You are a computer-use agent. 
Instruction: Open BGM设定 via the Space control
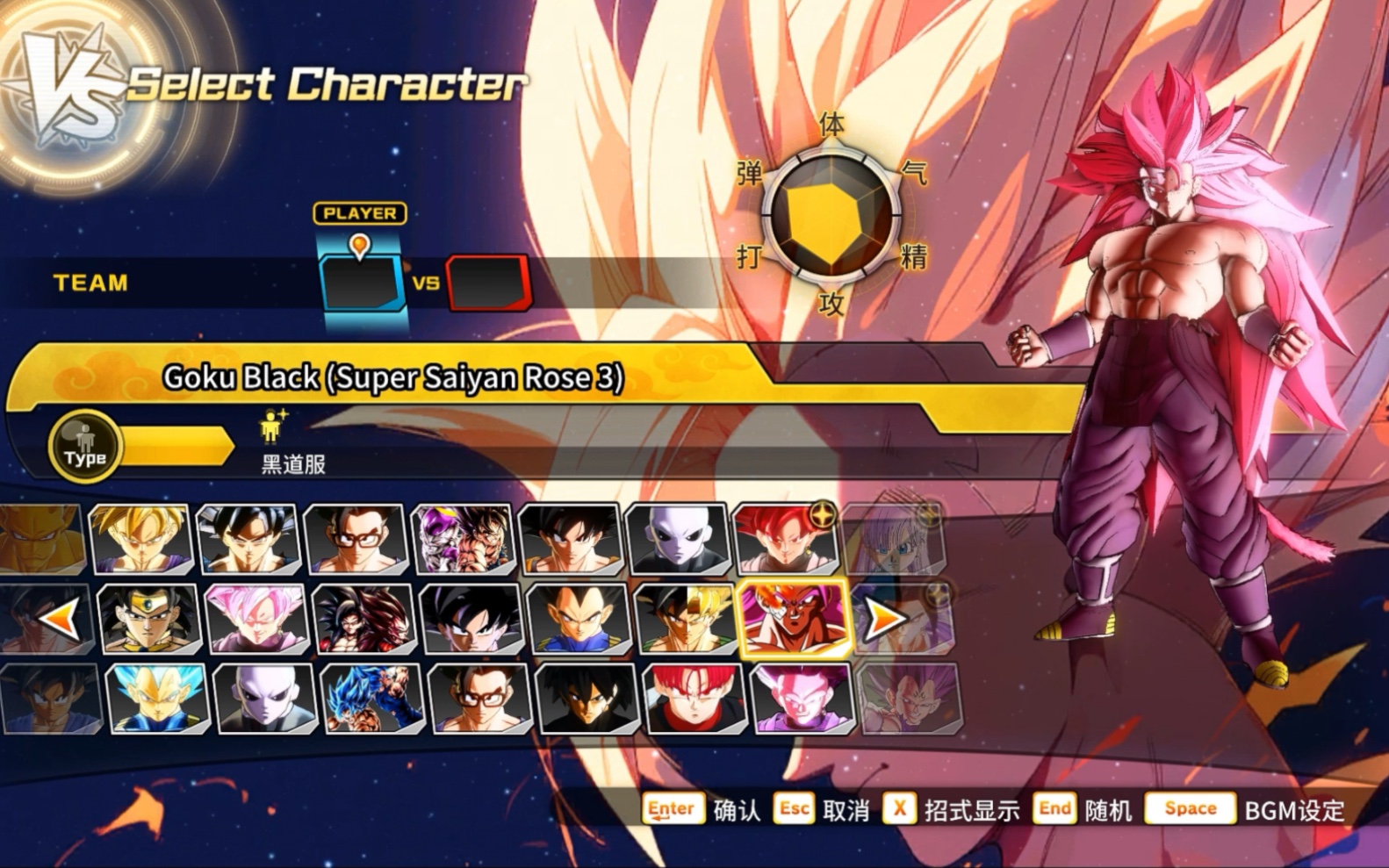1191,807
